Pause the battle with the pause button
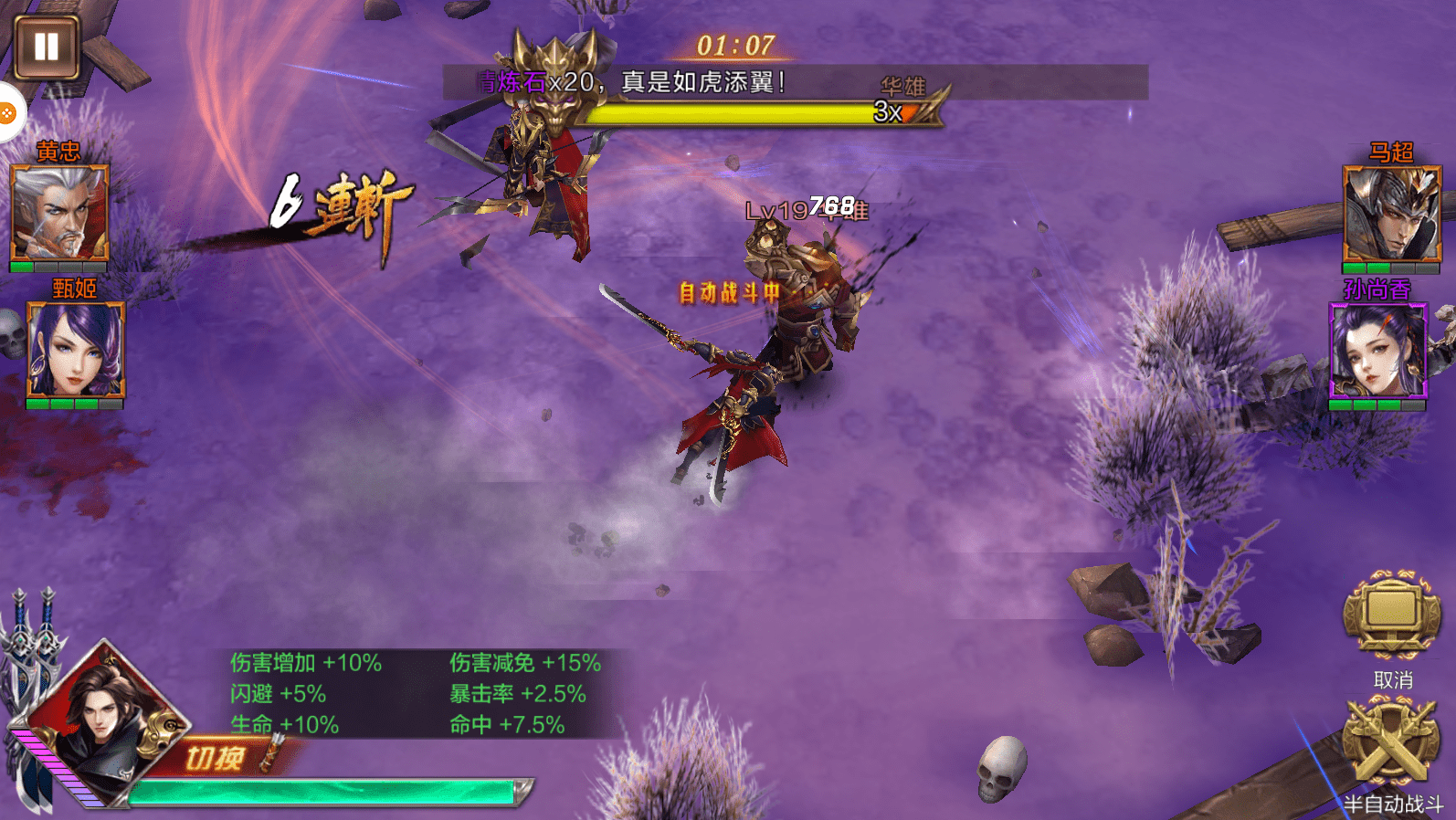 pos(47,47)
